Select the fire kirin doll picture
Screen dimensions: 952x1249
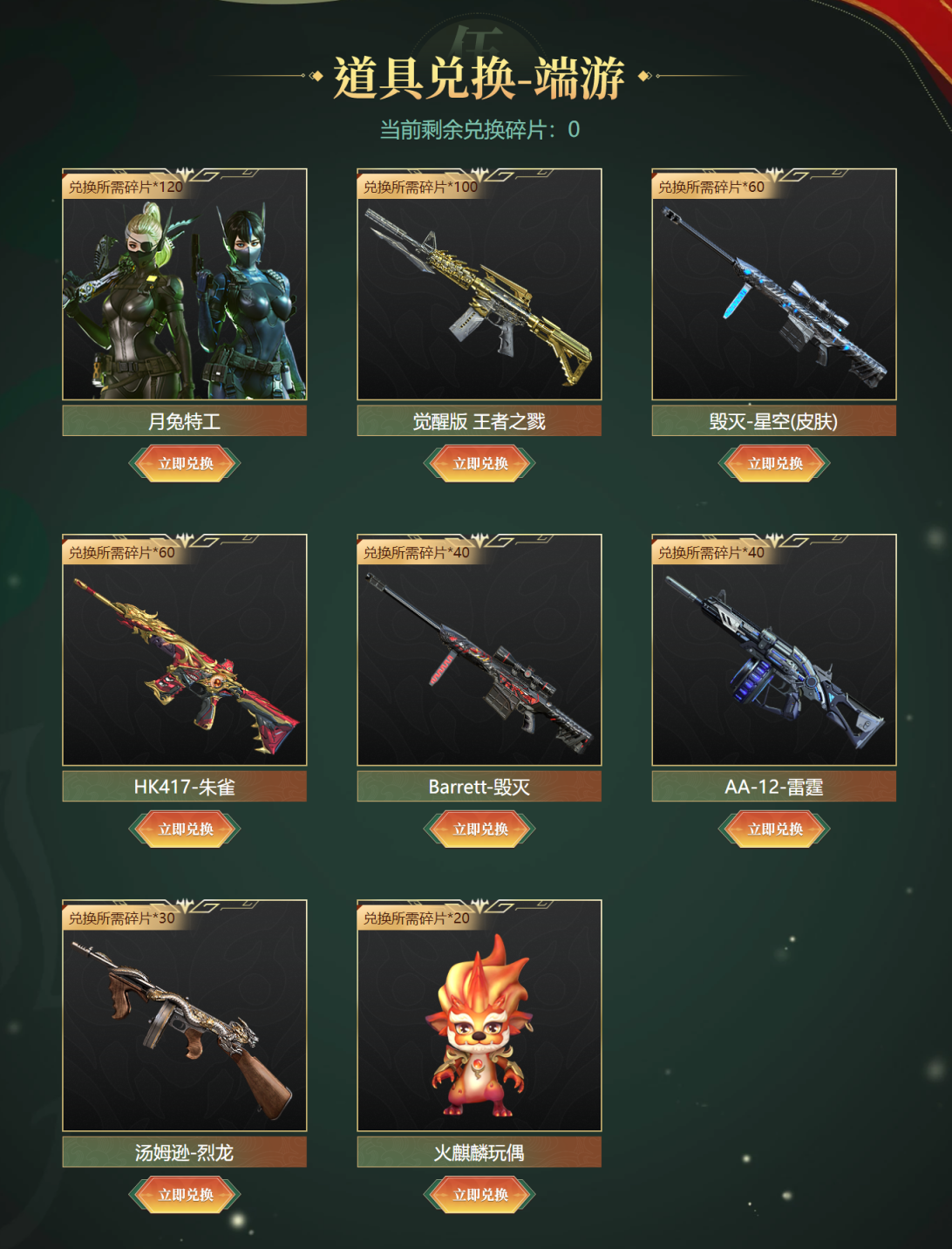pyautogui.click(x=479, y=1023)
